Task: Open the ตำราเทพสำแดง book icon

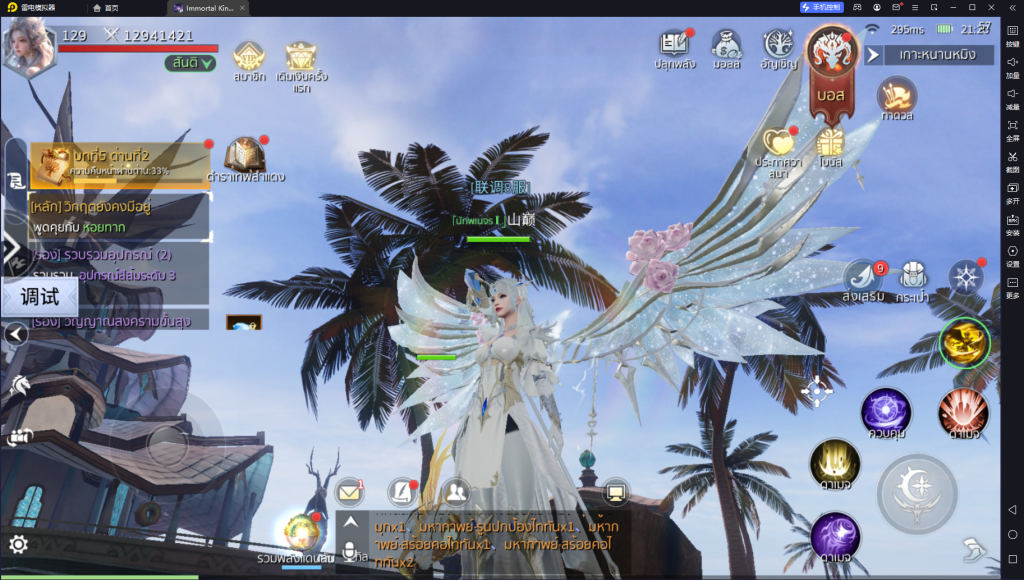Action: (245, 155)
